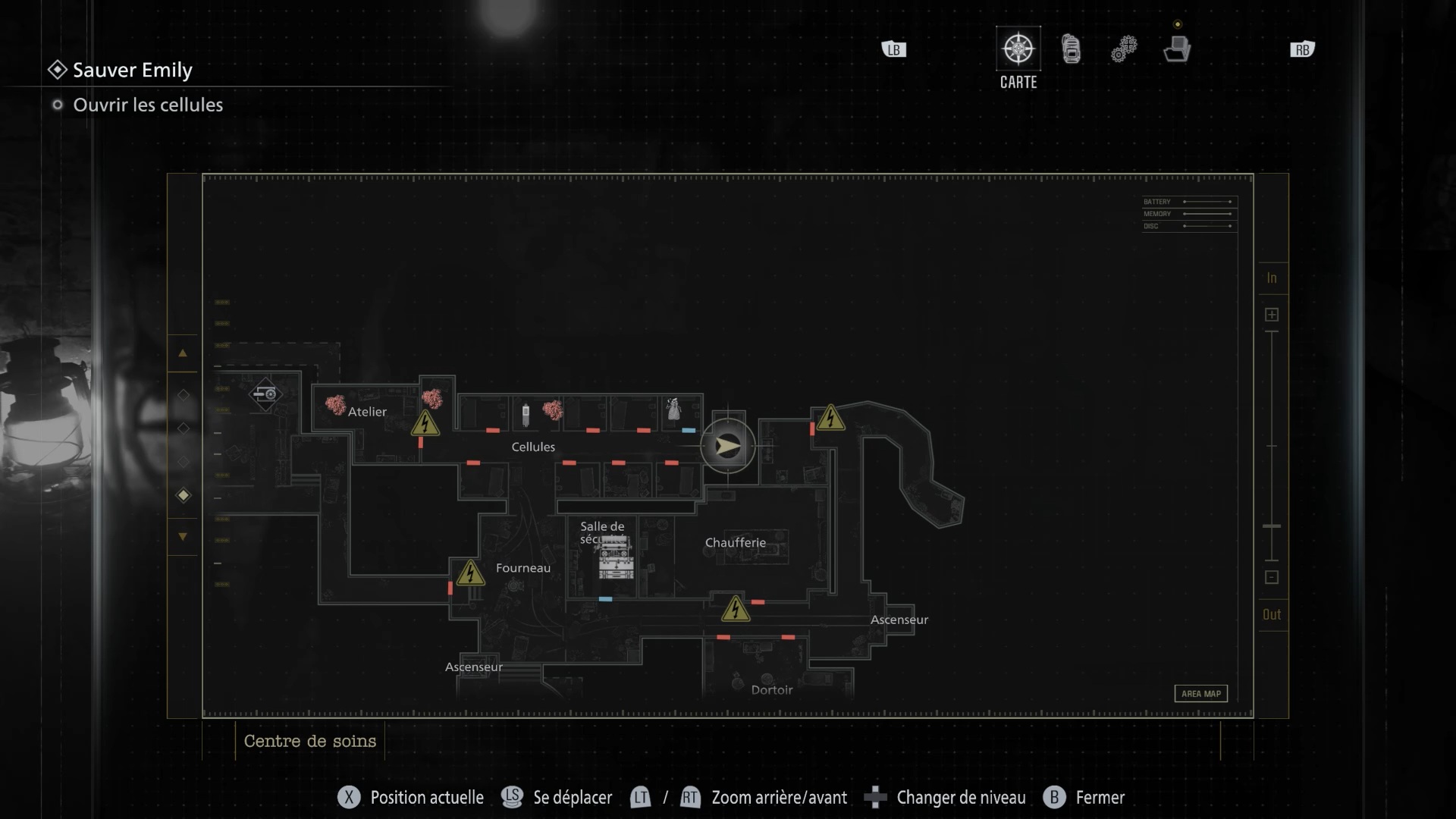Click the Sauver Emily objective tracker

pos(132,71)
